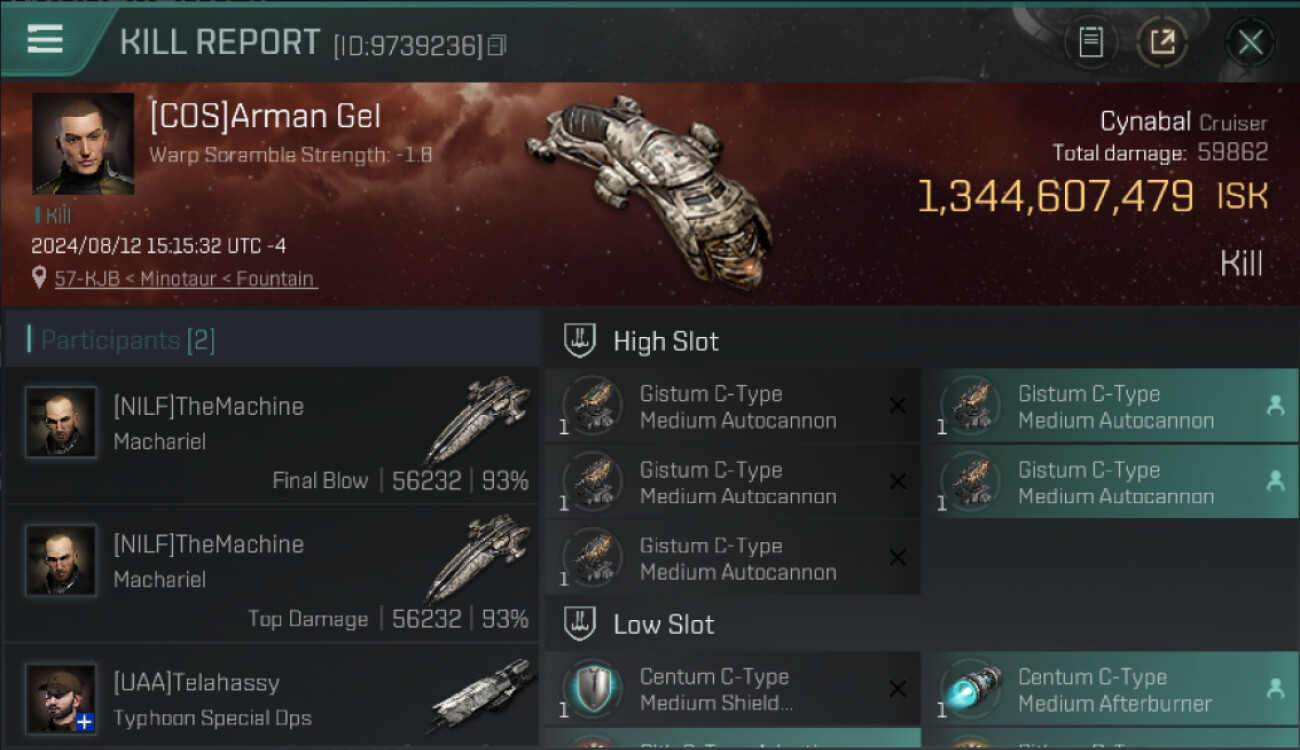Open the clipboard notes icon
The height and width of the screenshot is (750, 1300).
point(1091,42)
